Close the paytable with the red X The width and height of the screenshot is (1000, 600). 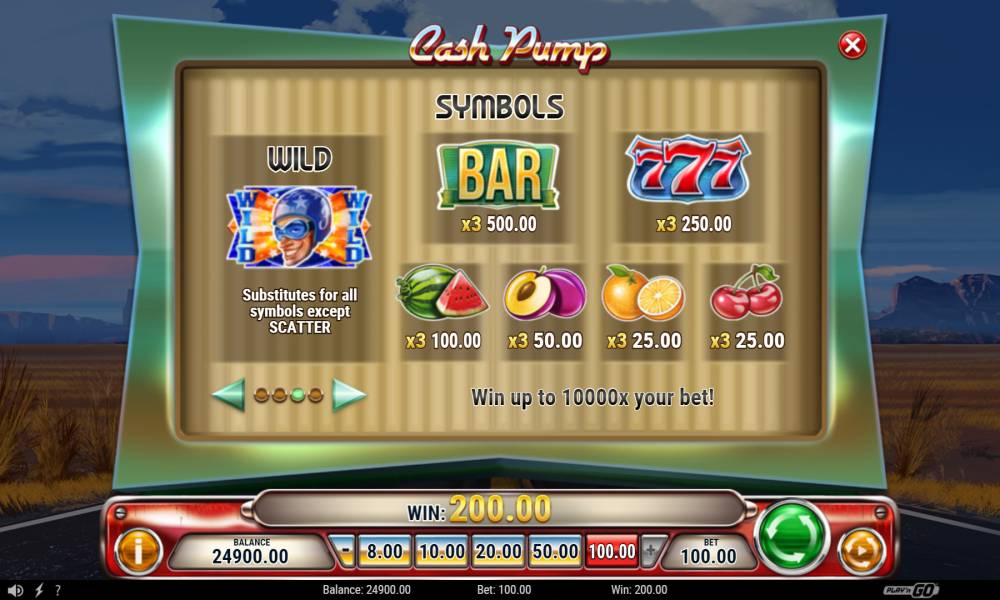click(x=852, y=45)
